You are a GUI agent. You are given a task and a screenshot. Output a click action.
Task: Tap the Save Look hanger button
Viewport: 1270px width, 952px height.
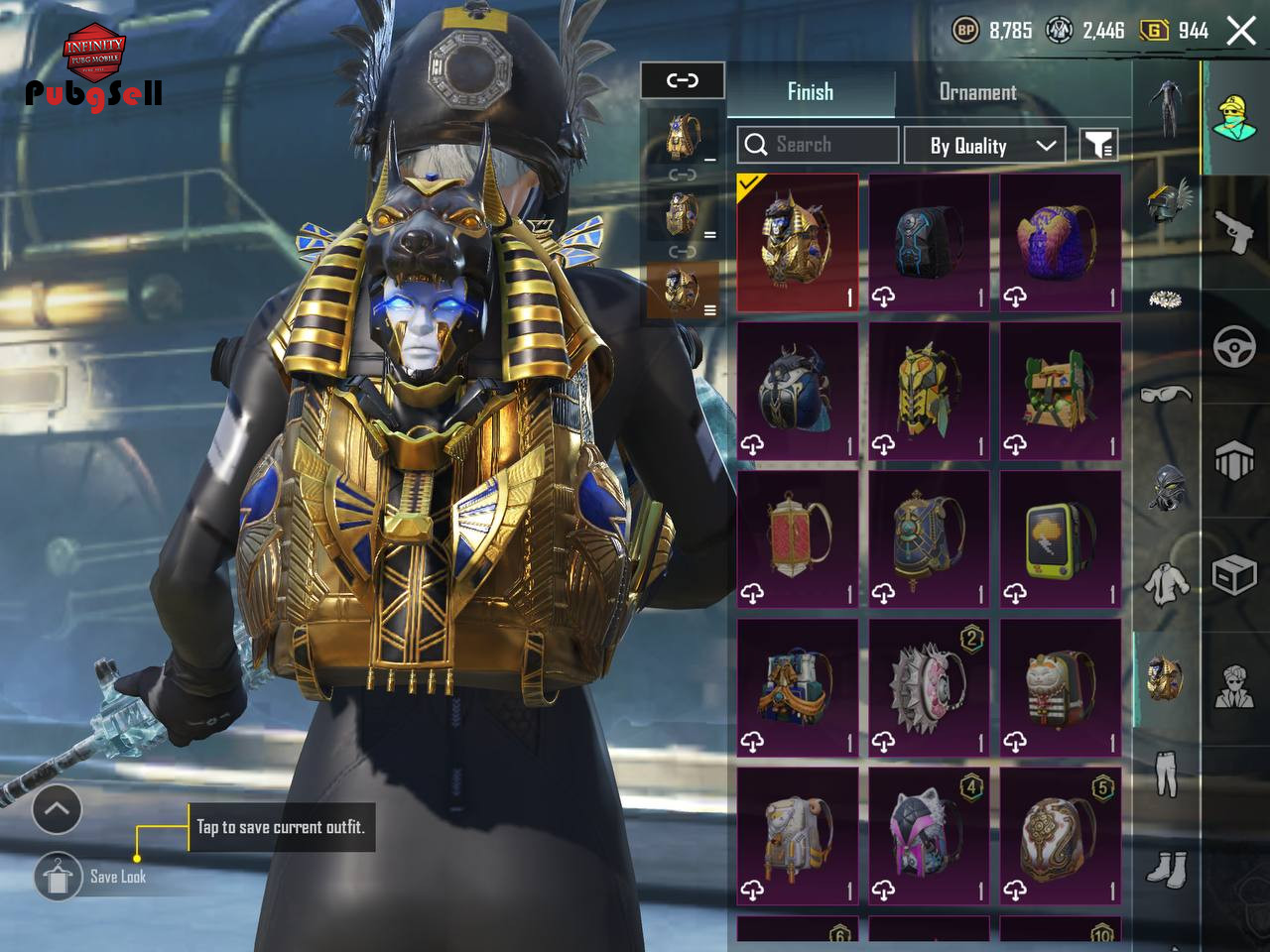click(59, 876)
